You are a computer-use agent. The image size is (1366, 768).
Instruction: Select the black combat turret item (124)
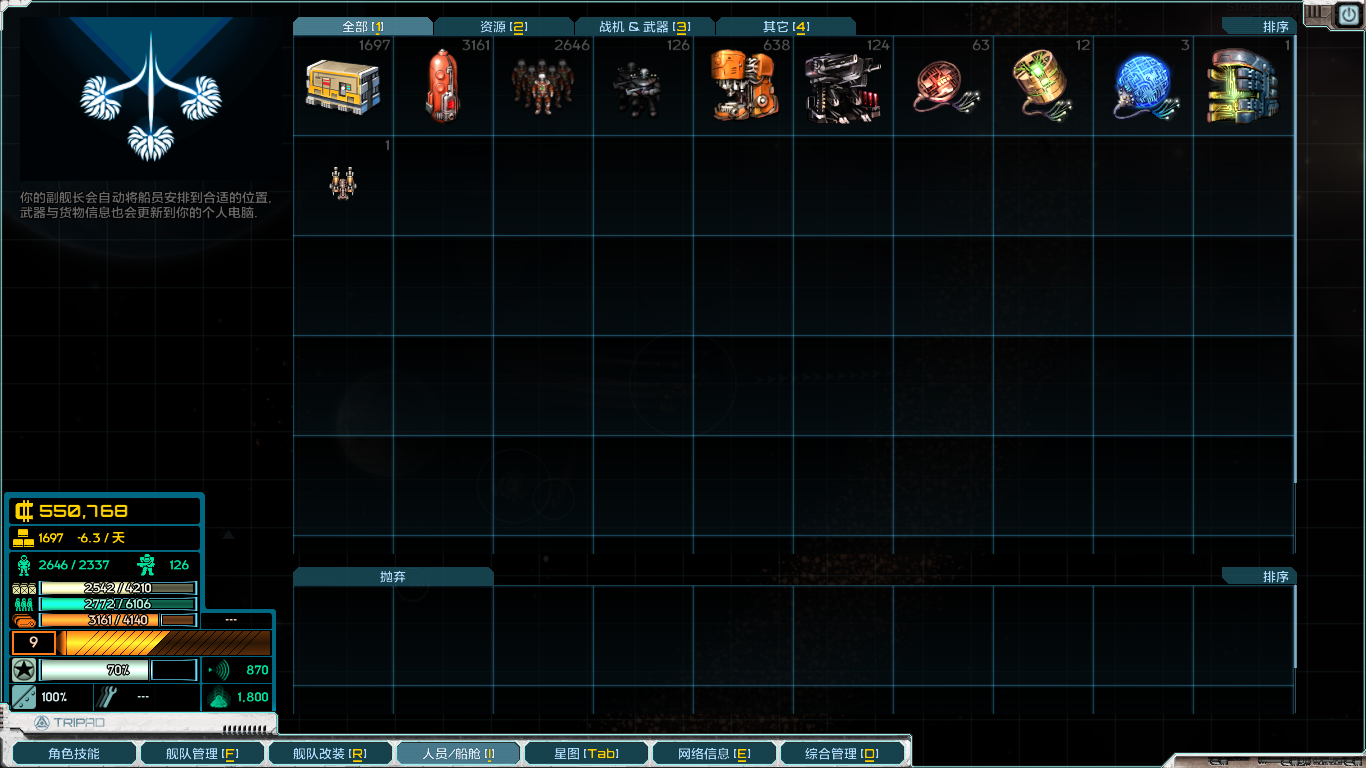[841, 87]
